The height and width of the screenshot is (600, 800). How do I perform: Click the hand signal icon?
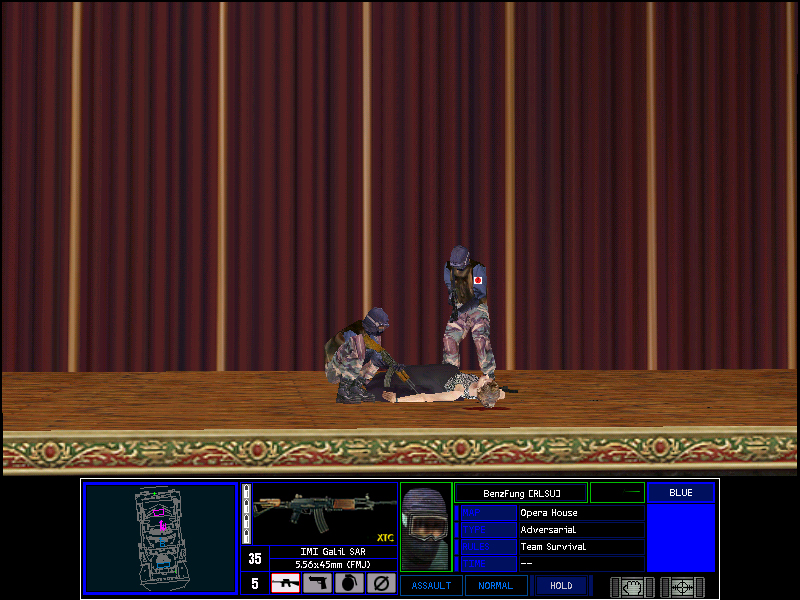(x=633, y=586)
